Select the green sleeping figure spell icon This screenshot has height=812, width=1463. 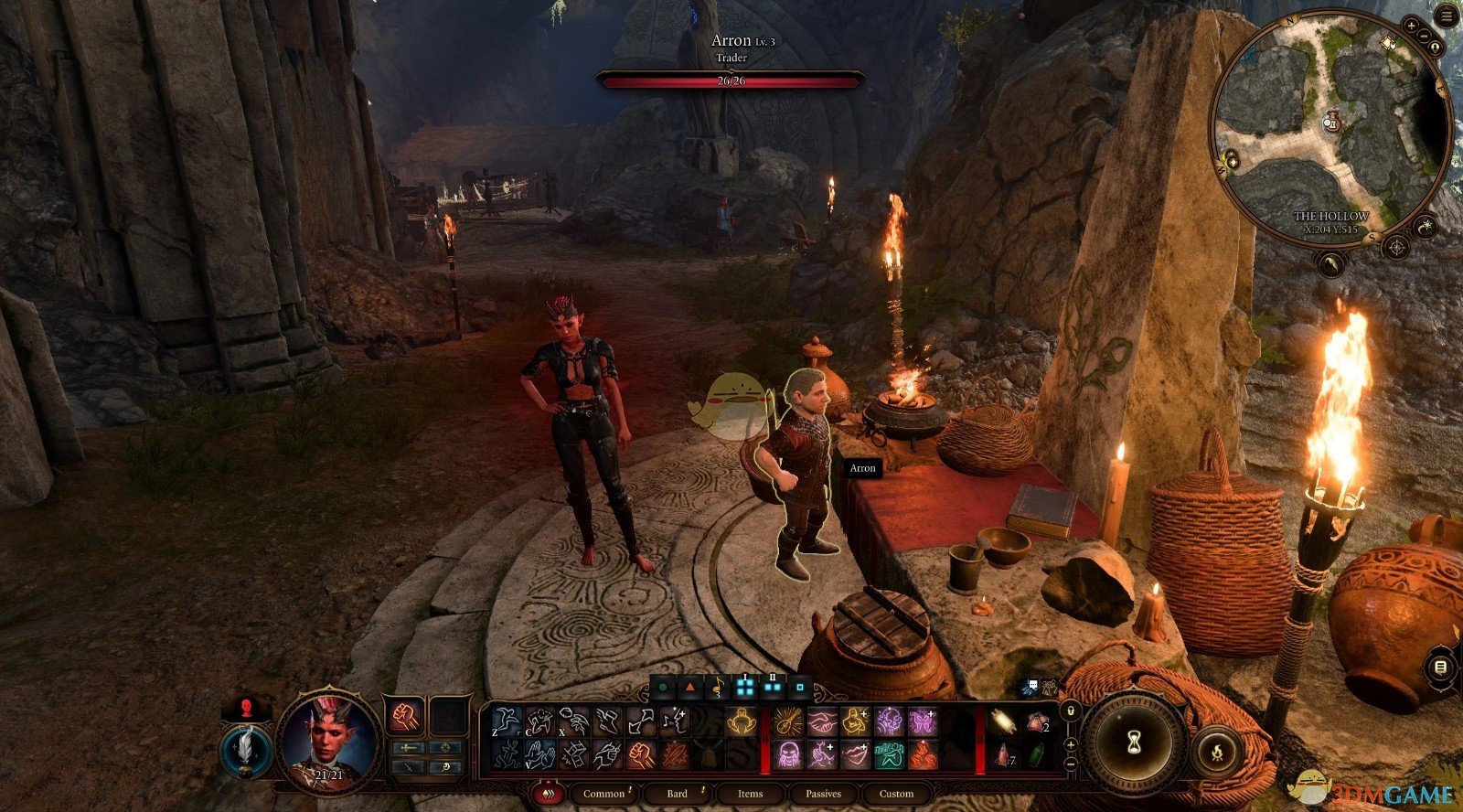click(x=888, y=754)
